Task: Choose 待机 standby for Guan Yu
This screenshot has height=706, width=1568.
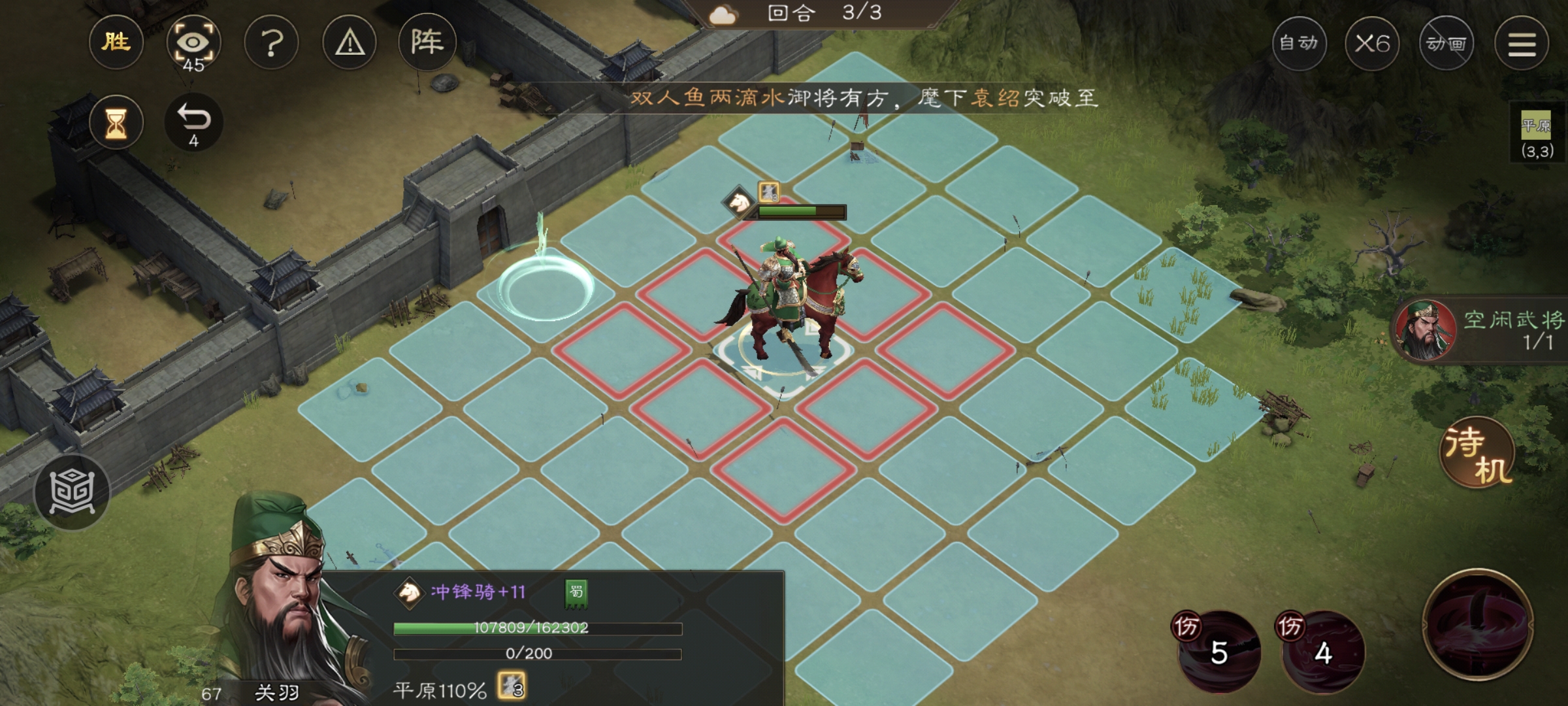Action: (1478, 452)
